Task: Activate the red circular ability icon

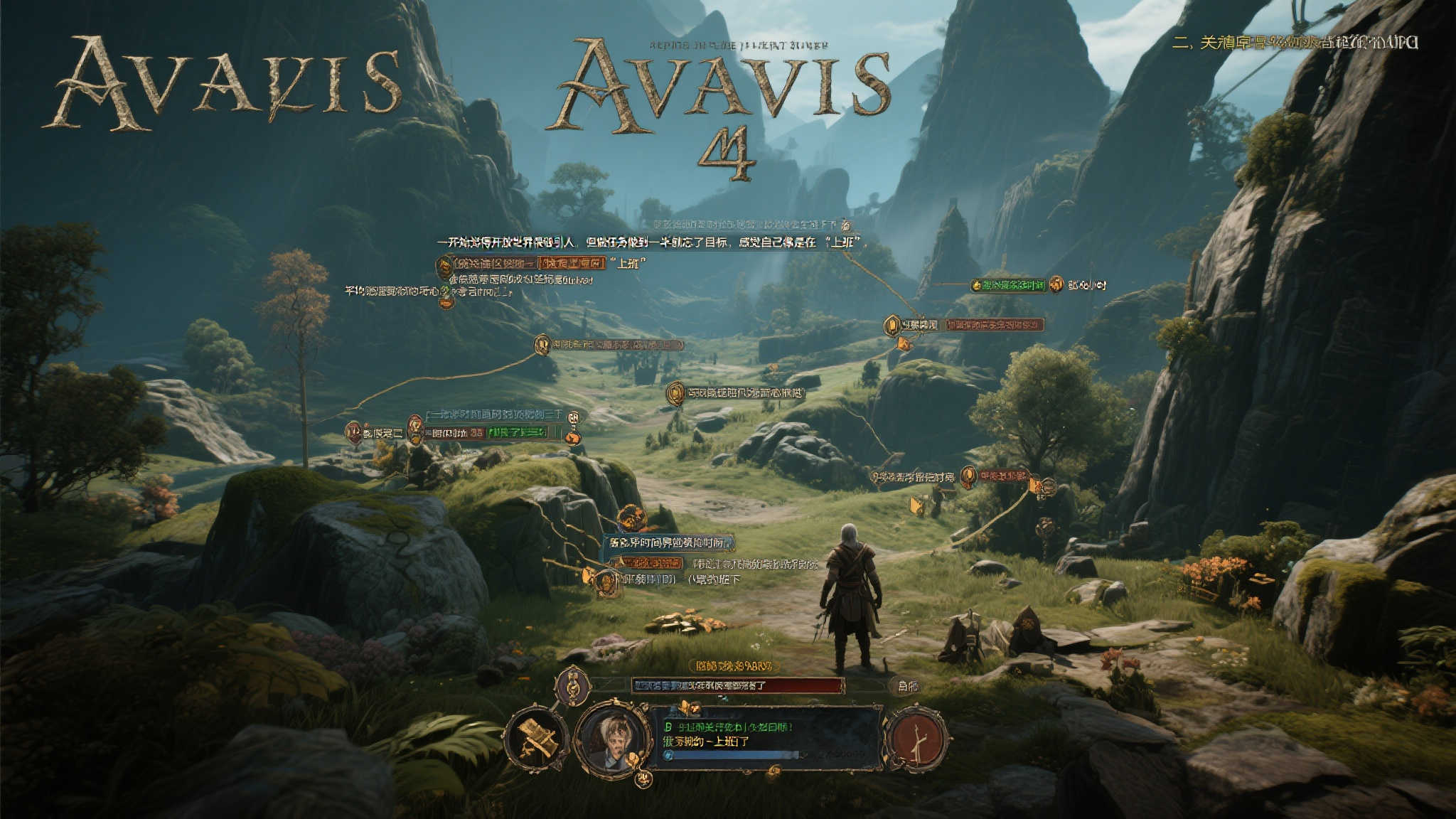Action: point(916,739)
